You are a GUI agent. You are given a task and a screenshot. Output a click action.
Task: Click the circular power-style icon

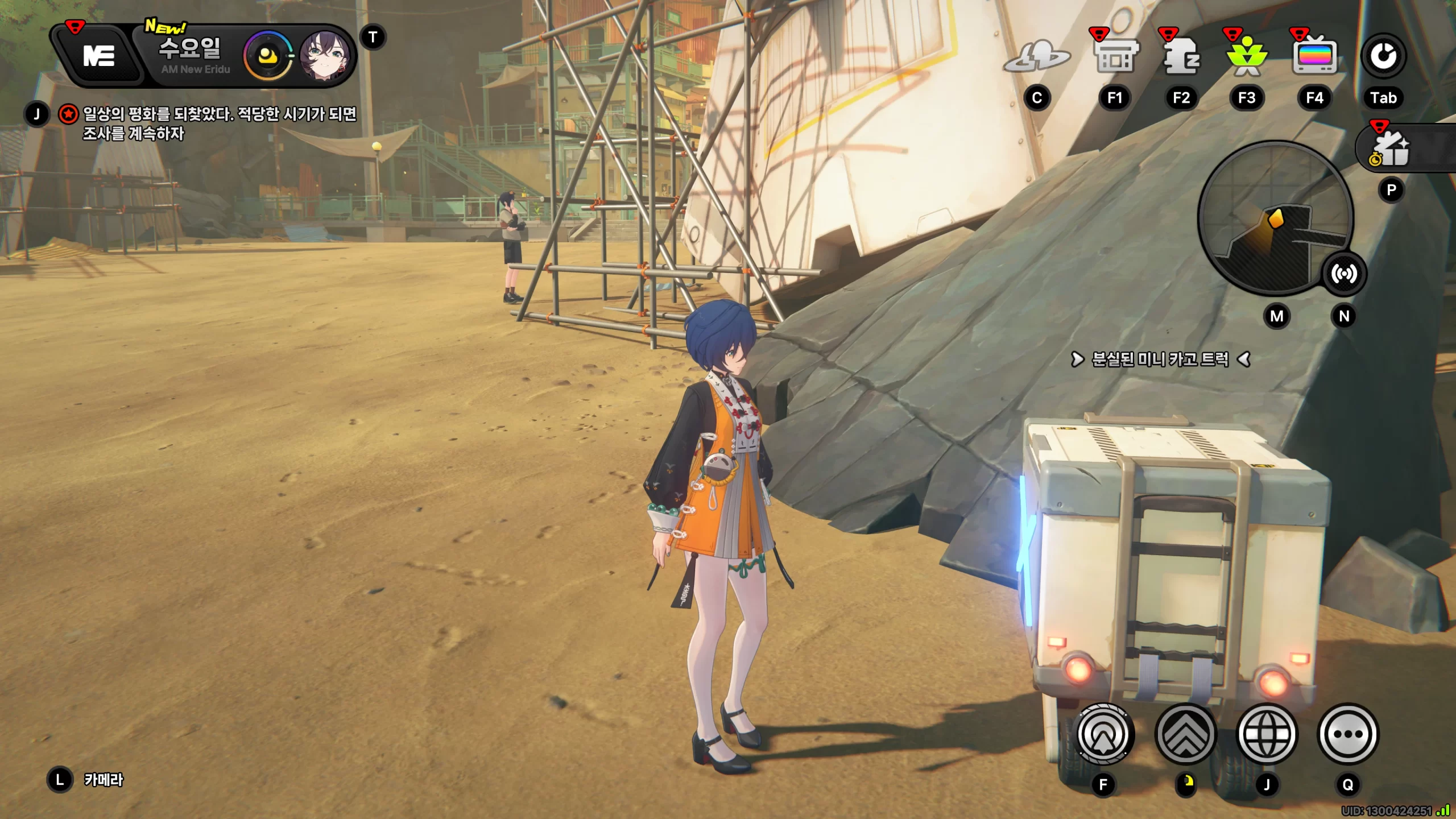1383,56
